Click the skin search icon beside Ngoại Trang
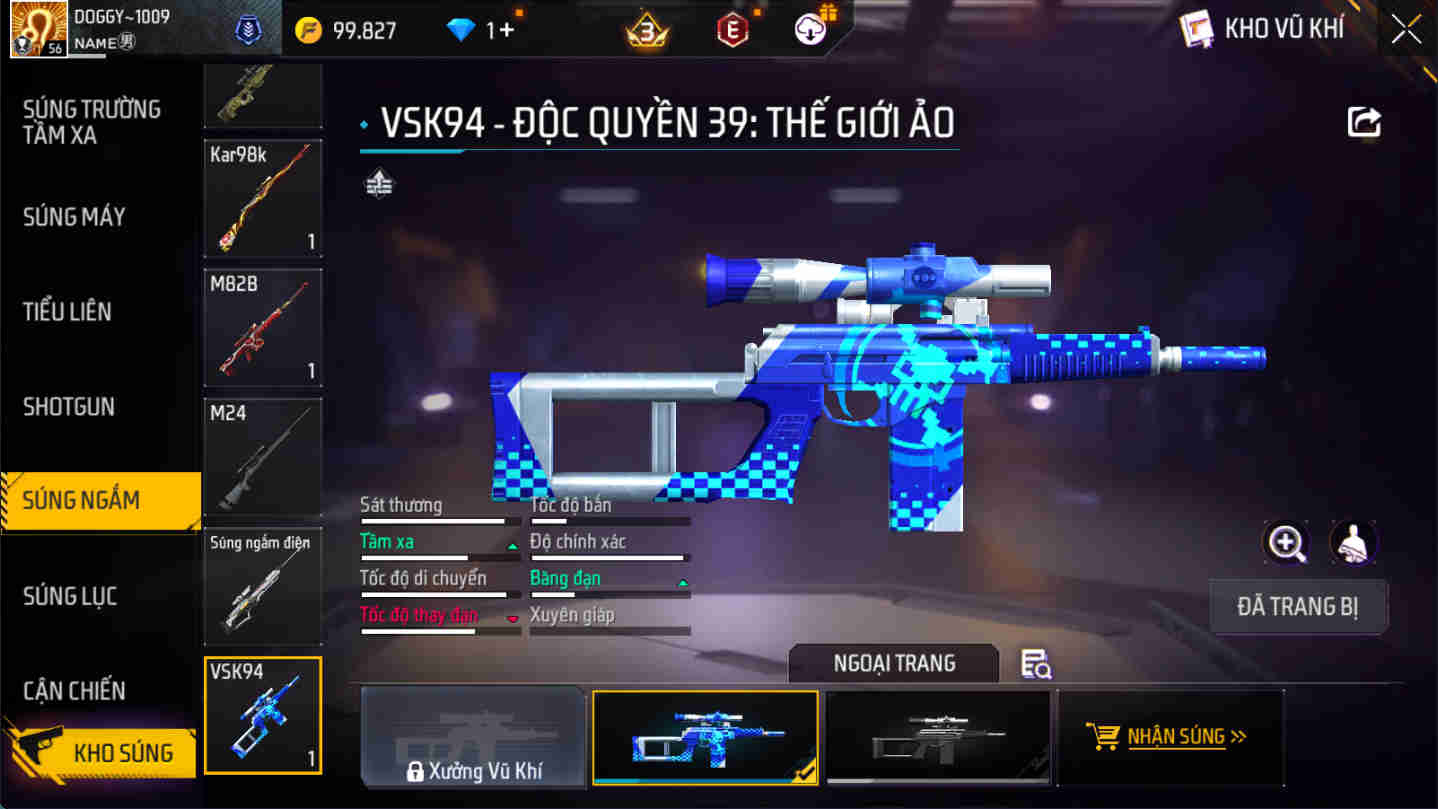 (1036, 663)
